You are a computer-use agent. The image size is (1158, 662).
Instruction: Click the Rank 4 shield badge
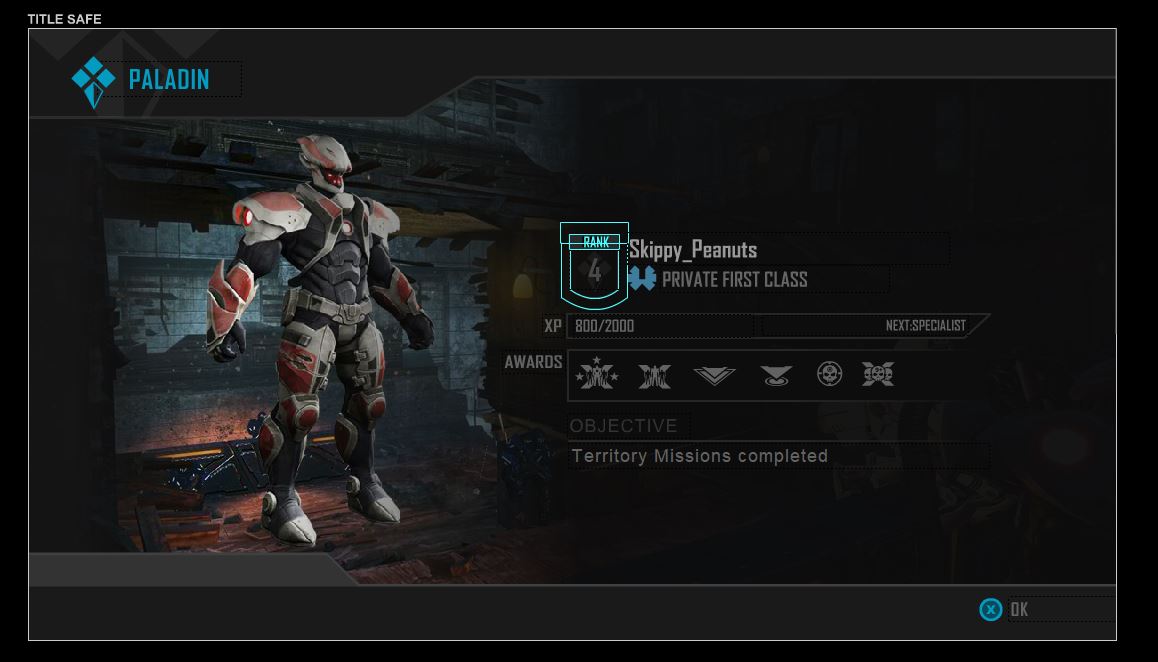594,266
